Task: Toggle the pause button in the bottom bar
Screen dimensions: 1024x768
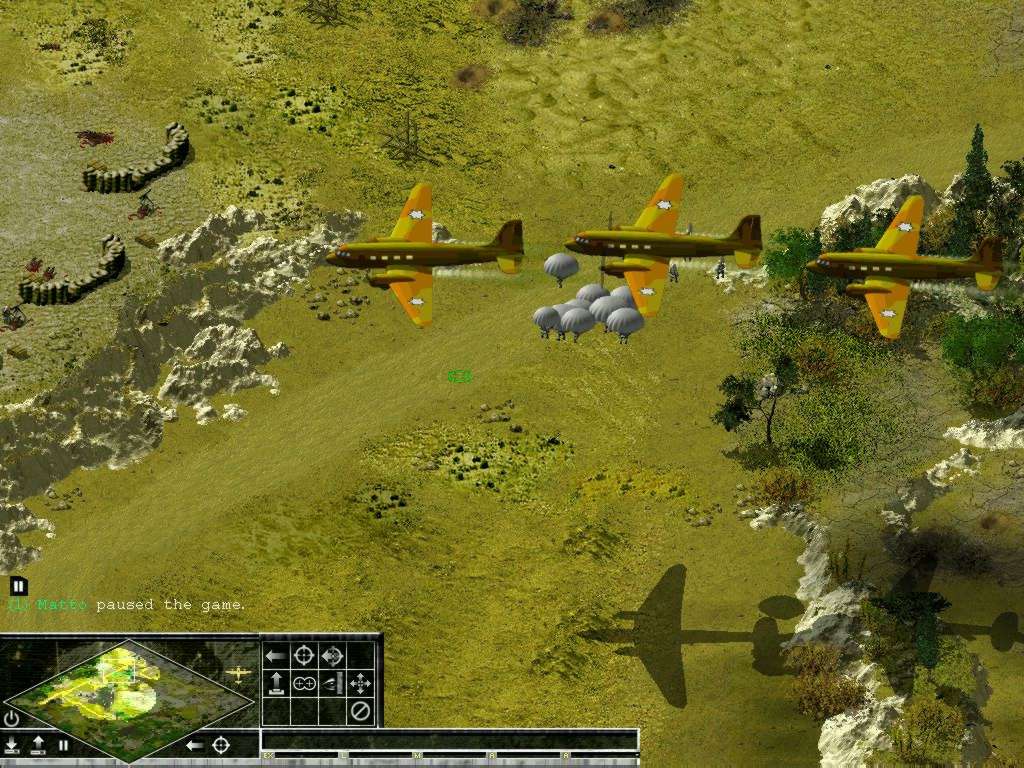Action: (63, 745)
